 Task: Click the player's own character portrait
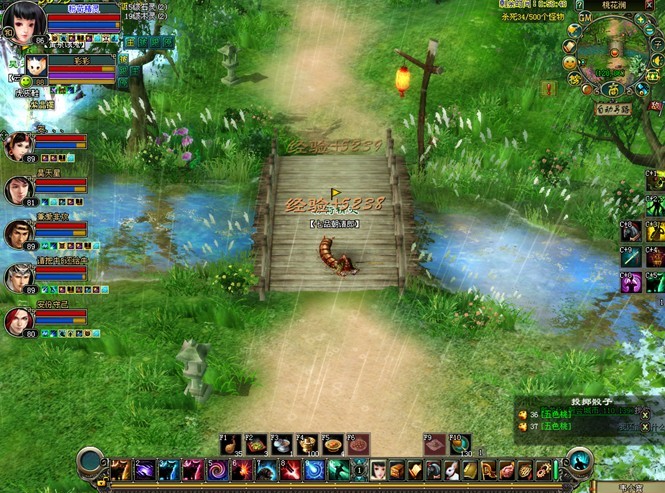point(22,21)
